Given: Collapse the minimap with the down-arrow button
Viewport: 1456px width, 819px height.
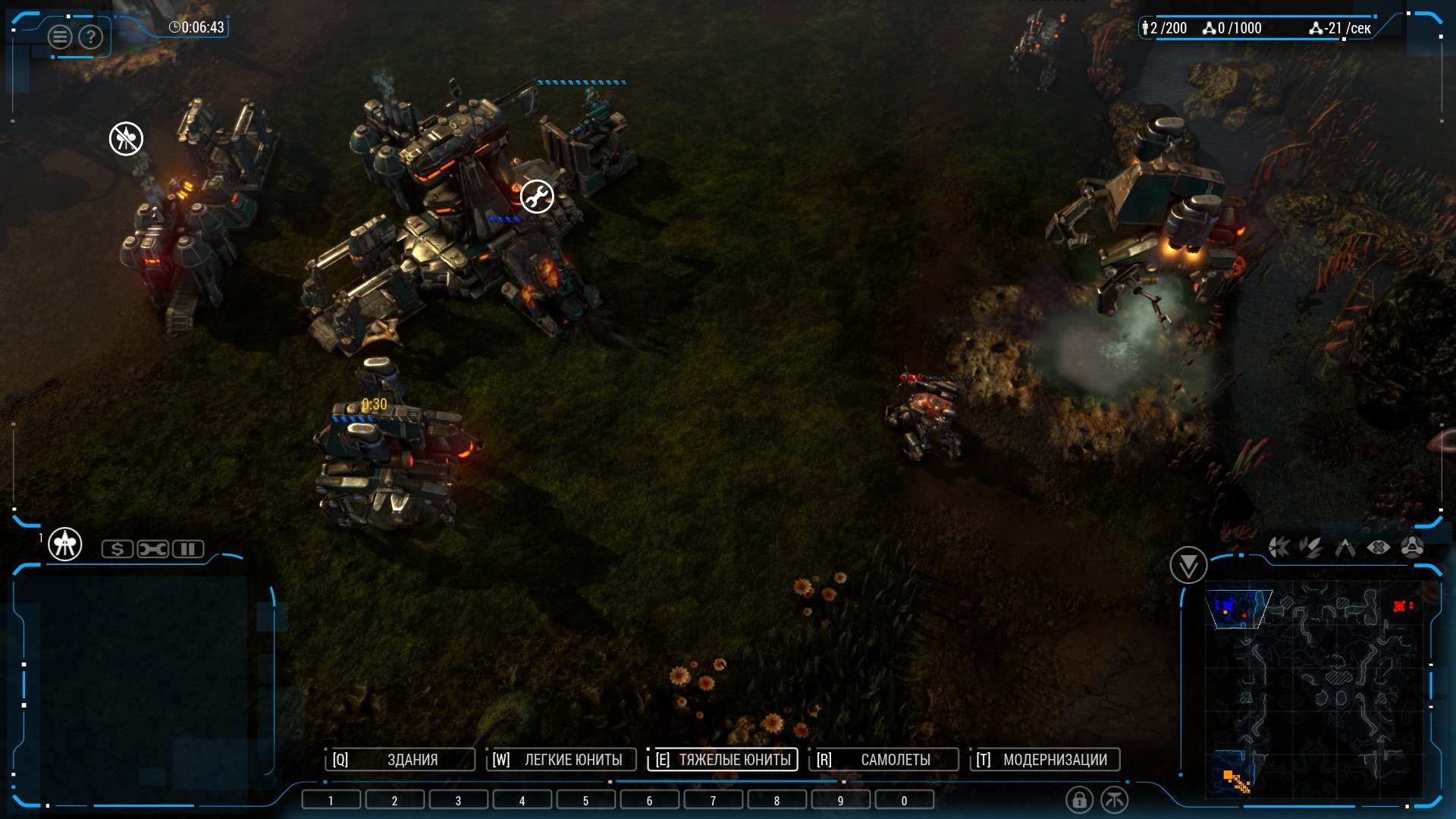Looking at the screenshot, I should (1188, 565).
